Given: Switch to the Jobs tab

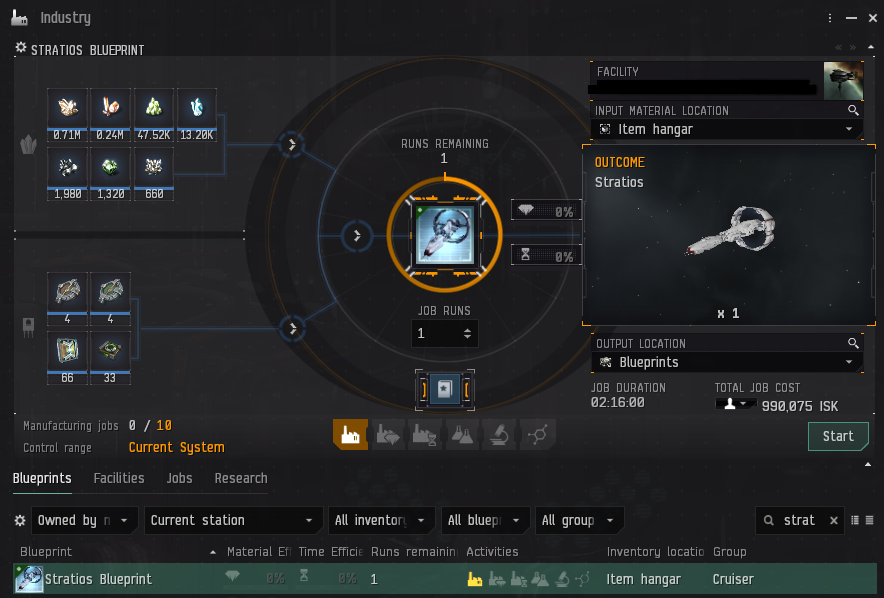Looking at the screenshot, I should tap(179, 478).
